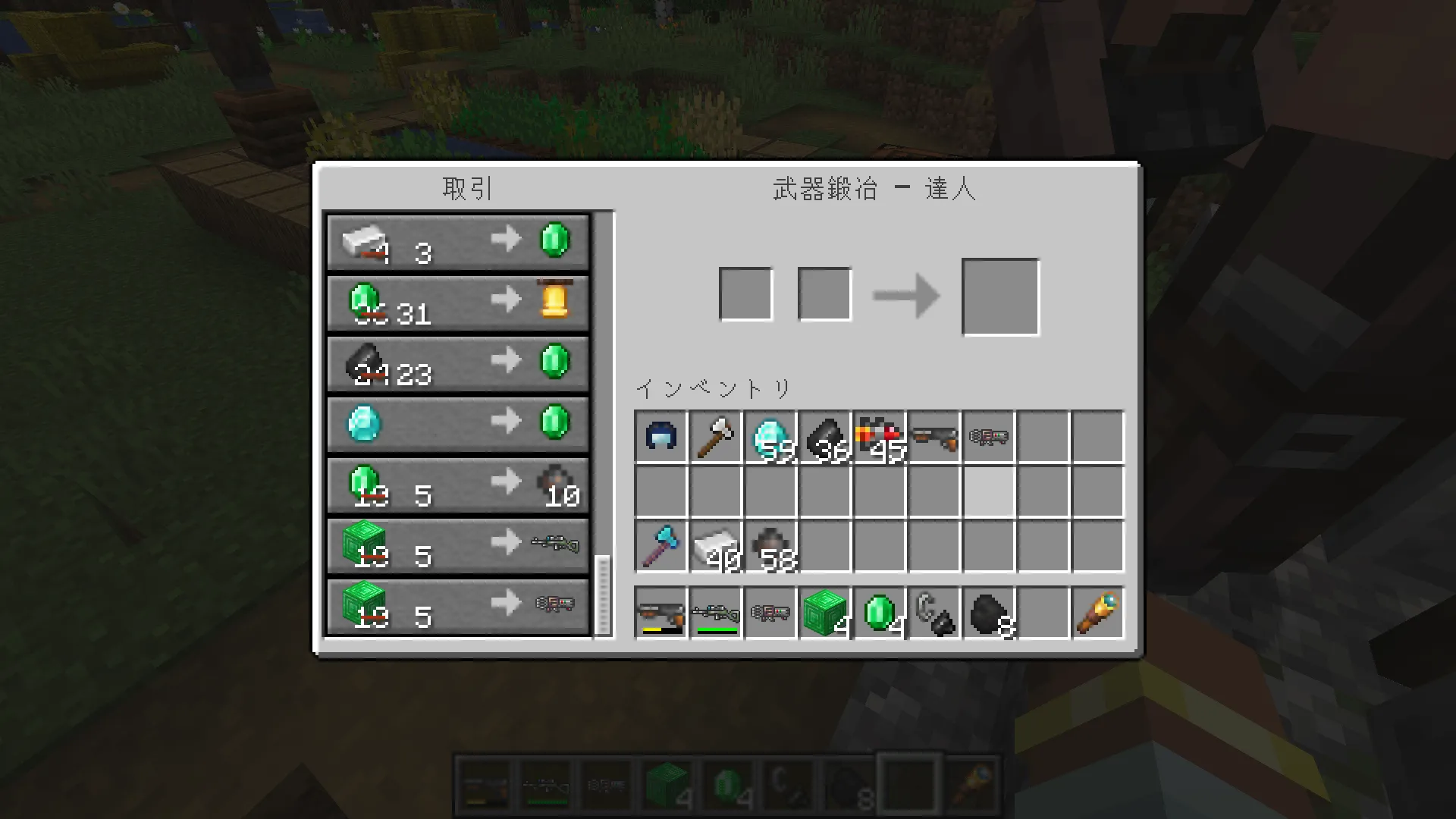Click the stack of 59 diamonds

click(768, 436)
